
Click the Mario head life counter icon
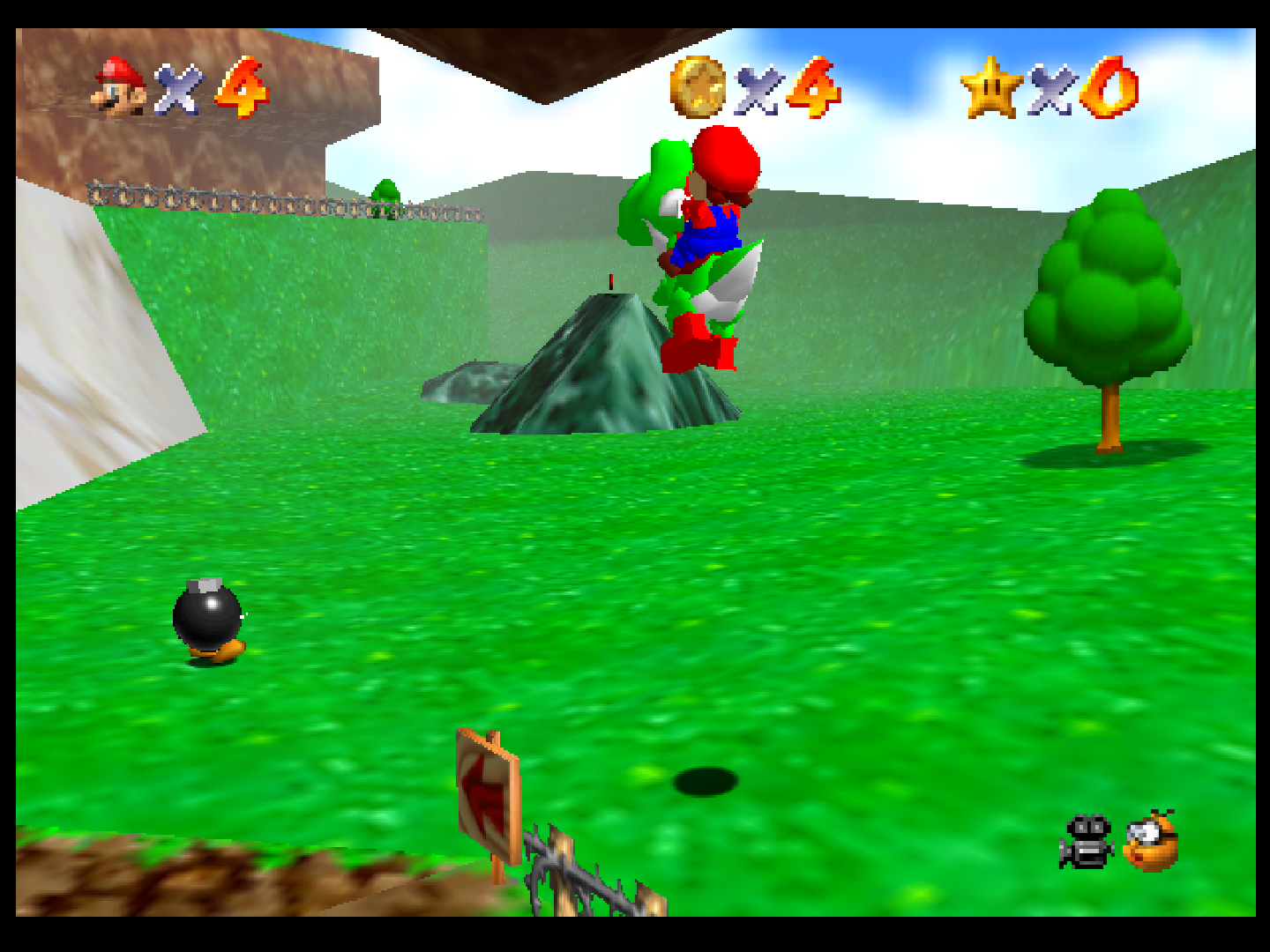coord(119,86)
